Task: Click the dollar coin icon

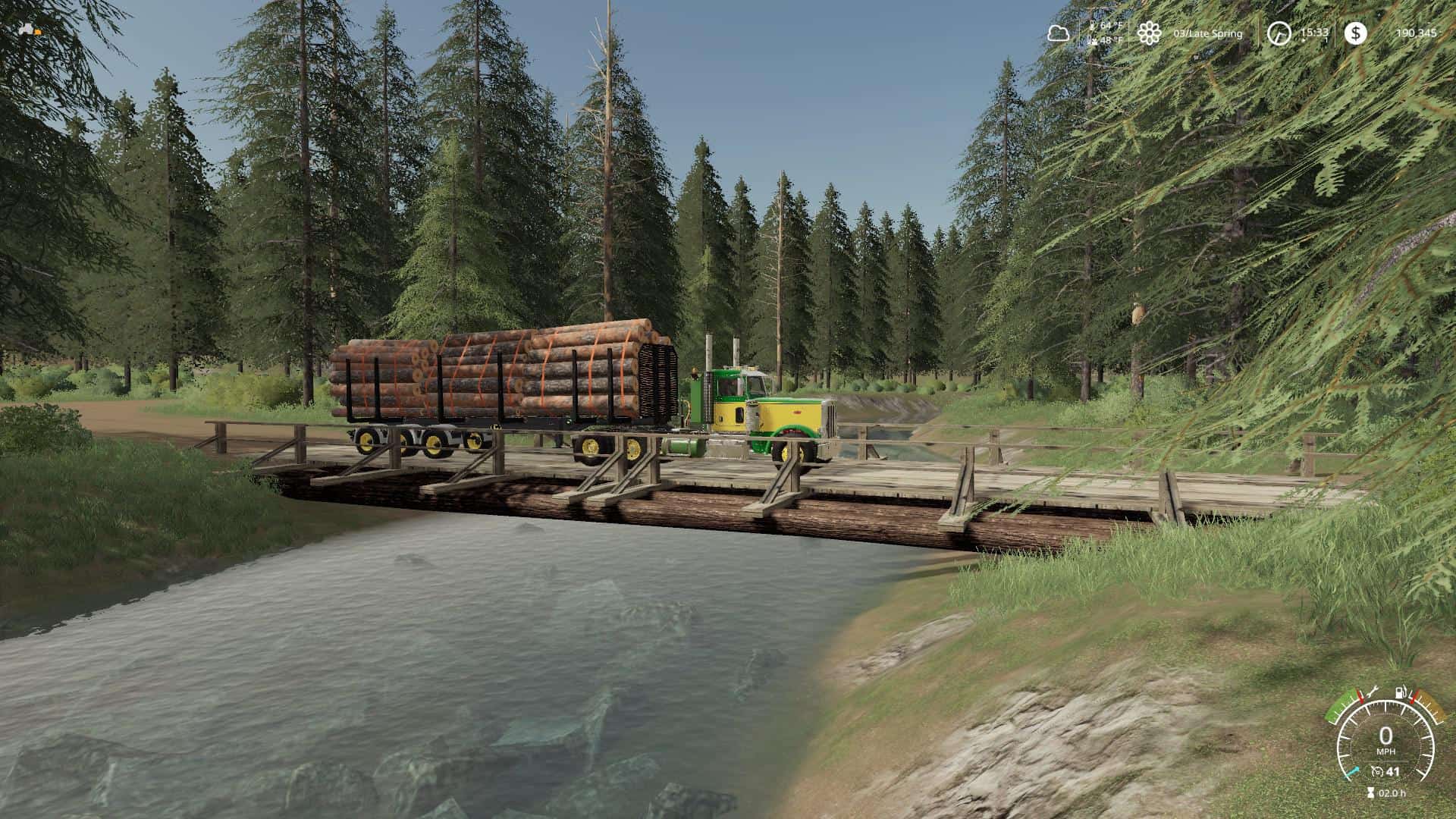Action: (x=1354, y=33)
